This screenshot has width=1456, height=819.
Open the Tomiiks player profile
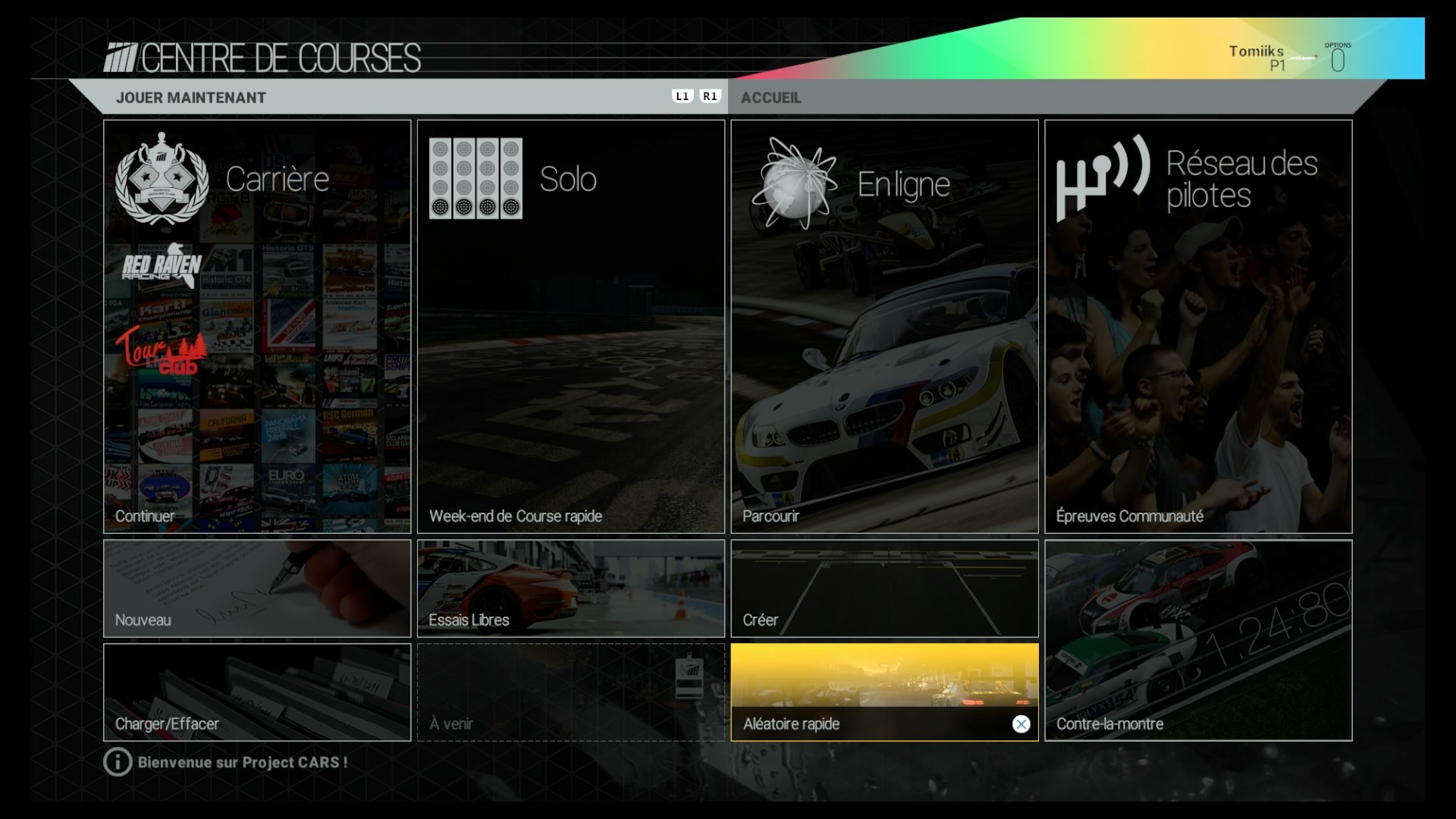[x=1257, y=55]
